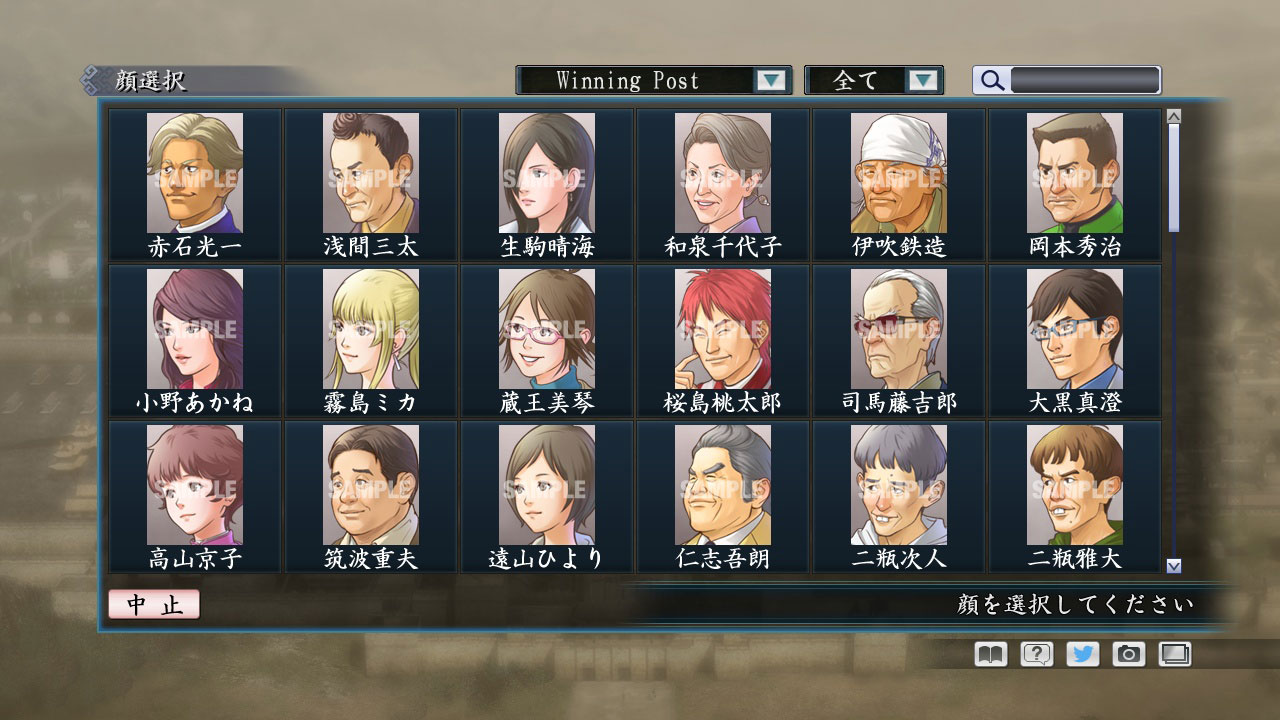
Task: Pick the bandana-wearing 伊吹鉄造 portrait
Action: point(898,170)
